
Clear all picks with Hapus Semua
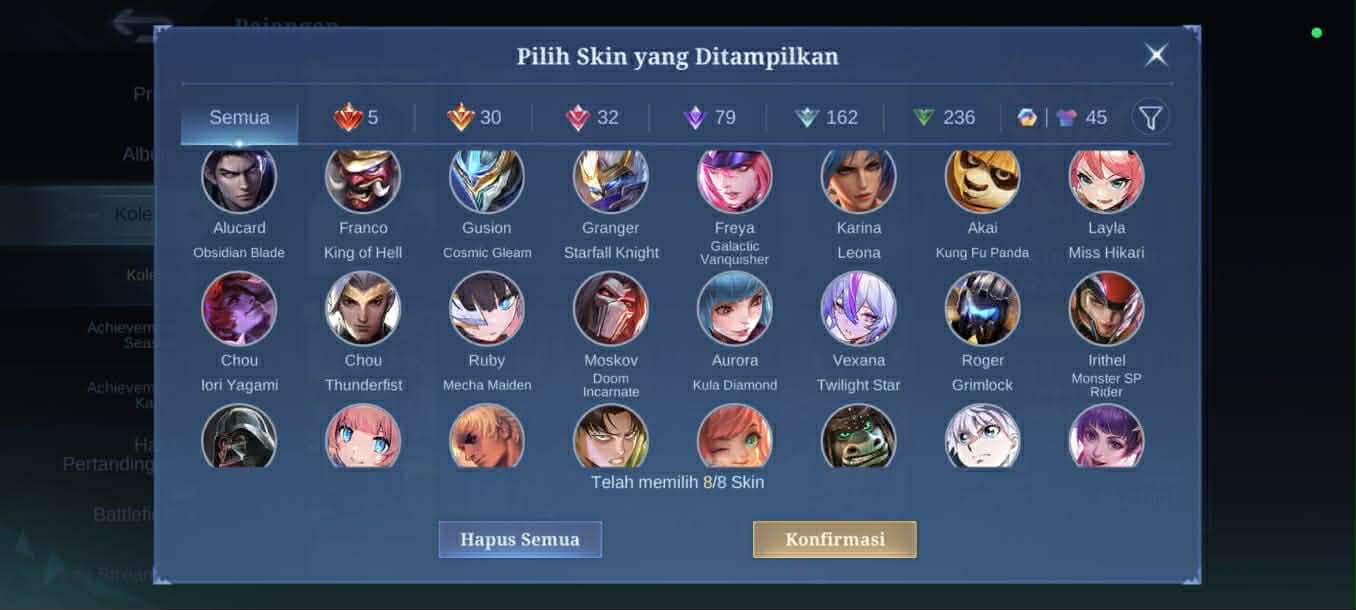(x=520, y=539)
